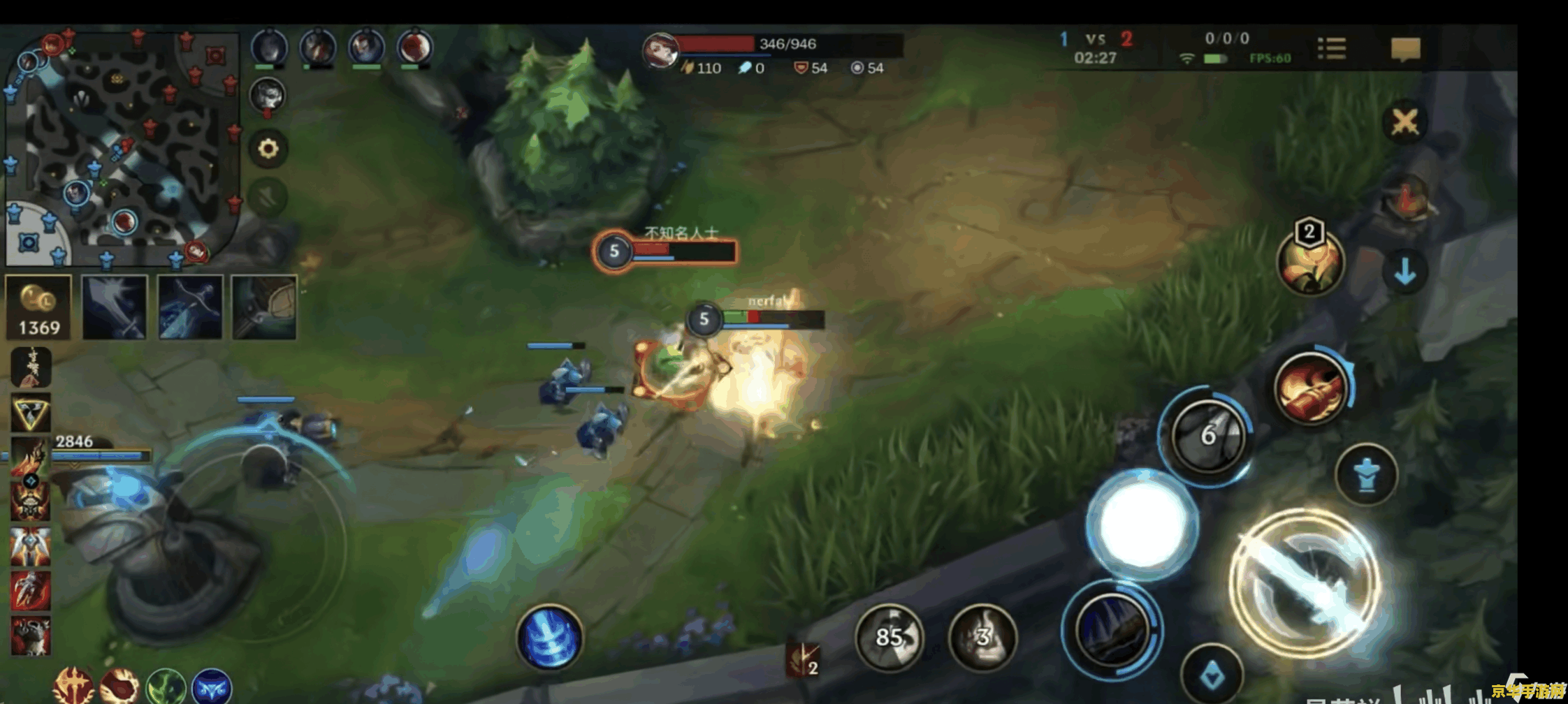Select the shield item slot

(264, 307)
